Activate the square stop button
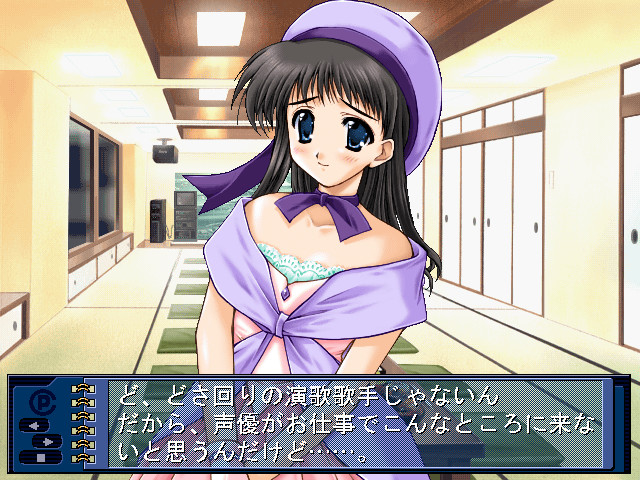The width and height of the screenshot is (640, 480). point(41,457)
